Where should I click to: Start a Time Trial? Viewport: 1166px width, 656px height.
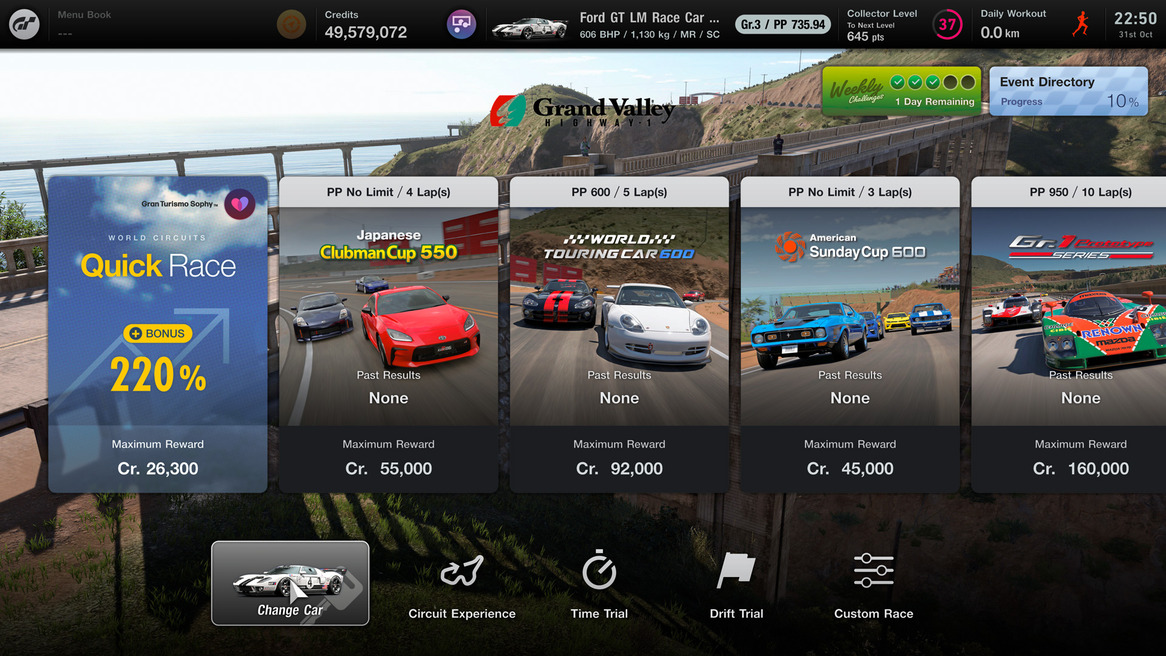pyautogui.click(x=599, y=585)
